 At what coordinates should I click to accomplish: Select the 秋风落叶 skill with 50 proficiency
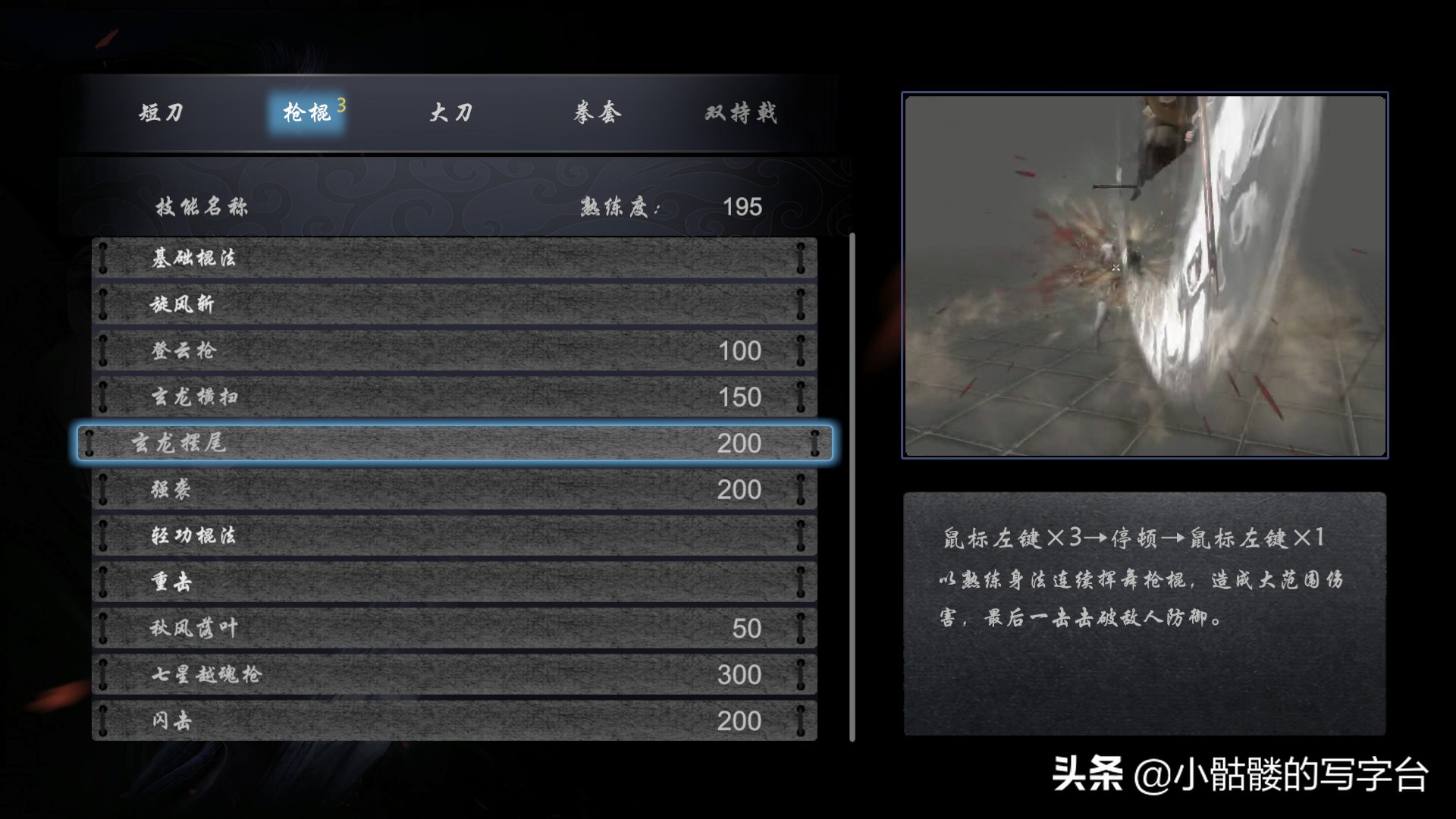point(455,629)
